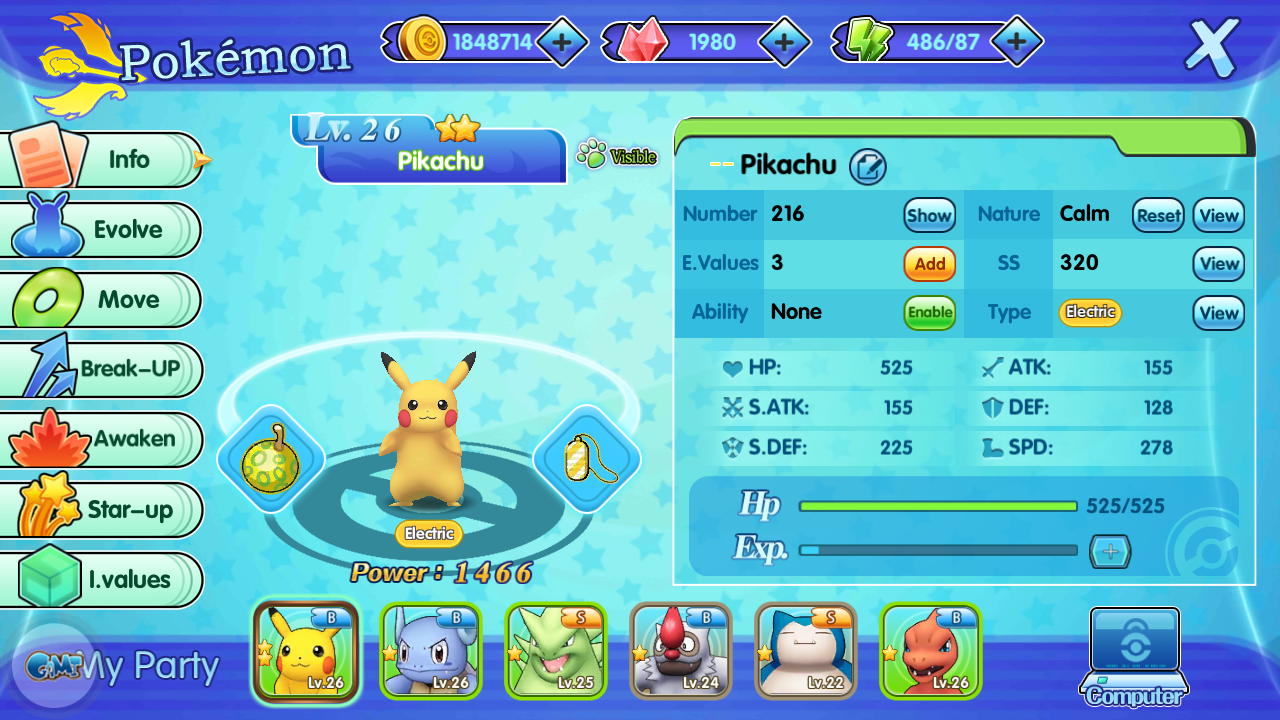The width and height of the screenshot is (1280, 720).
Task: Add experience with the Exp plus button
Action: point(1109,551)
